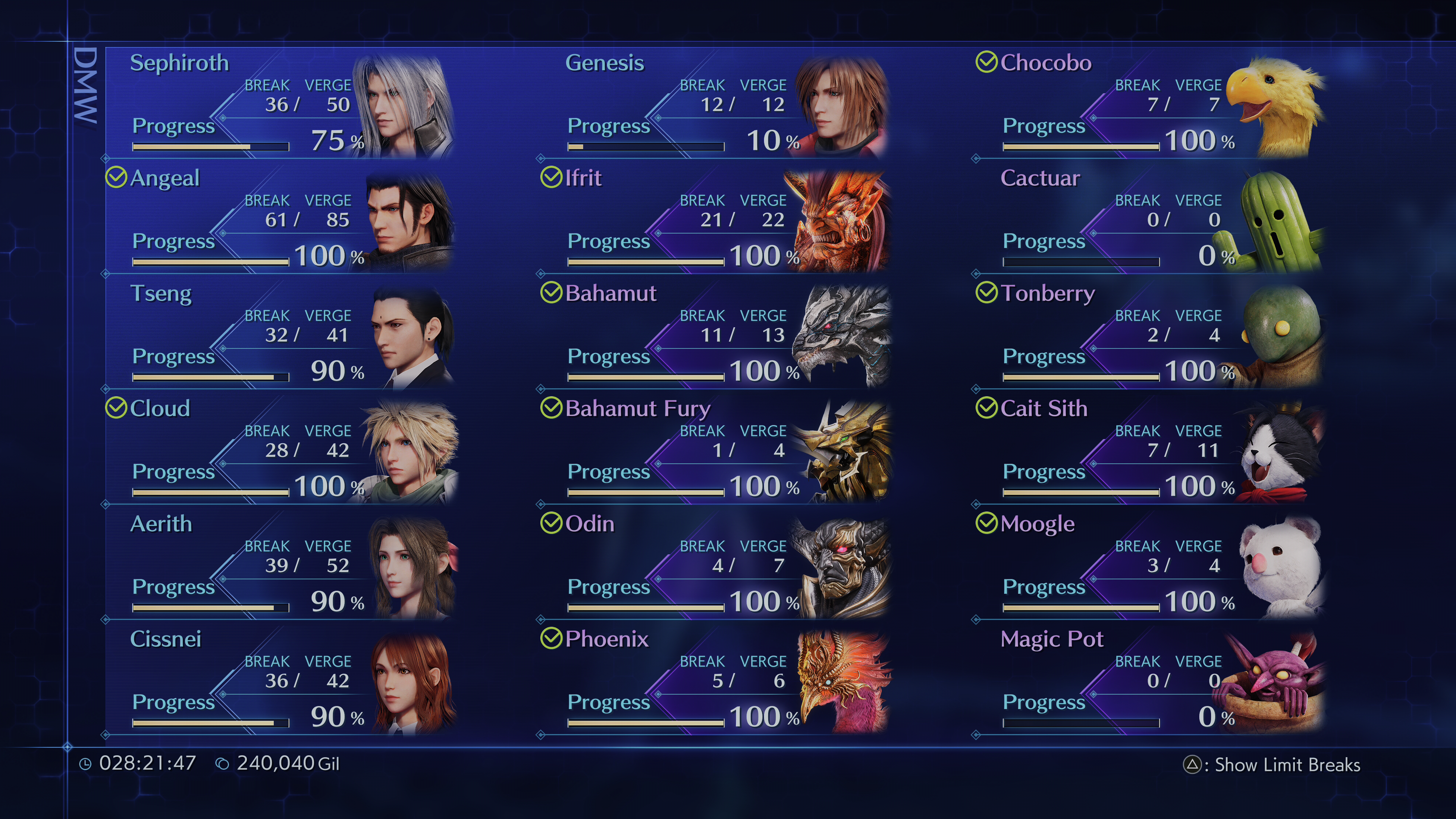
Task: Open the Moogle DMW entry
Action: [1153, 566]
